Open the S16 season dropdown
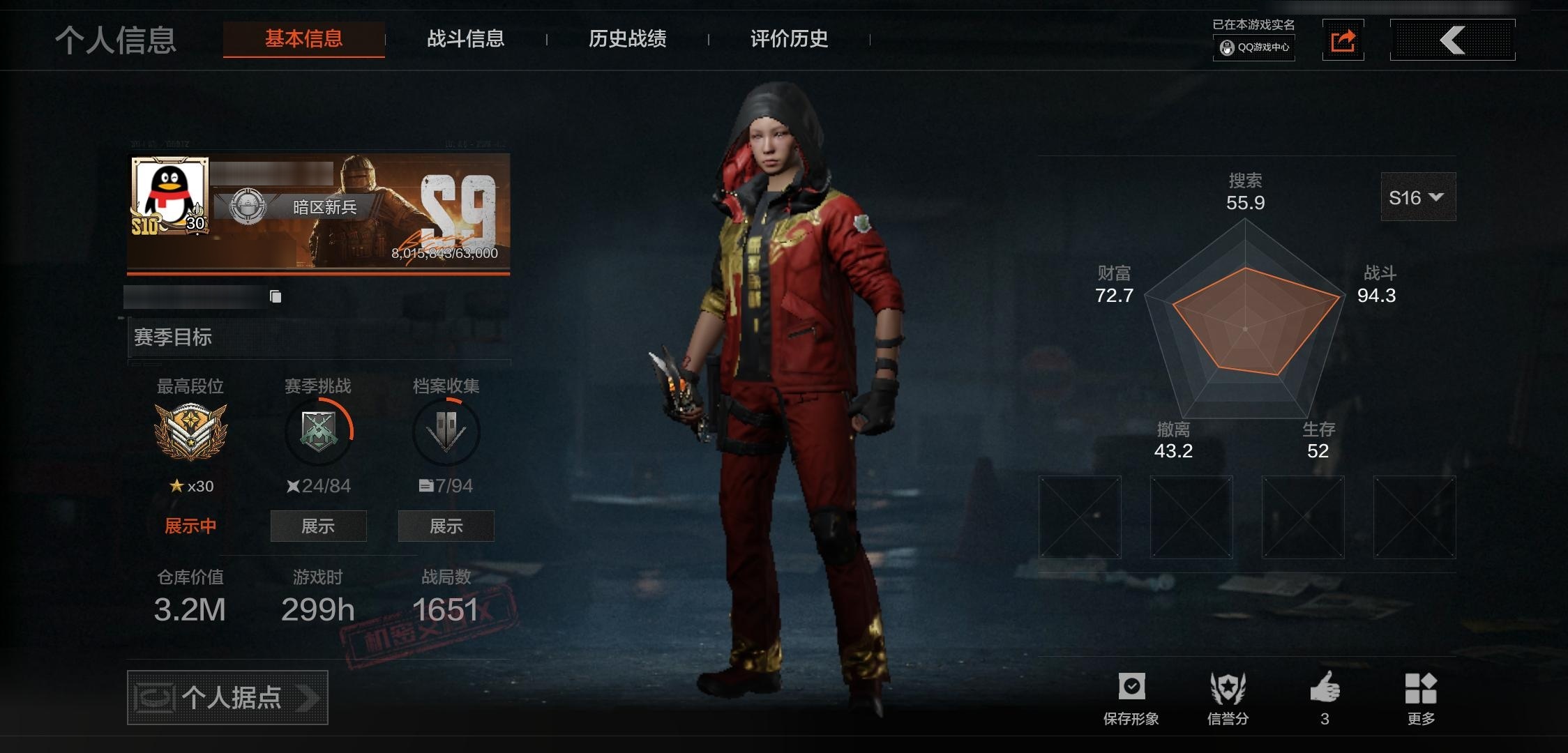 coord(1417,197)
